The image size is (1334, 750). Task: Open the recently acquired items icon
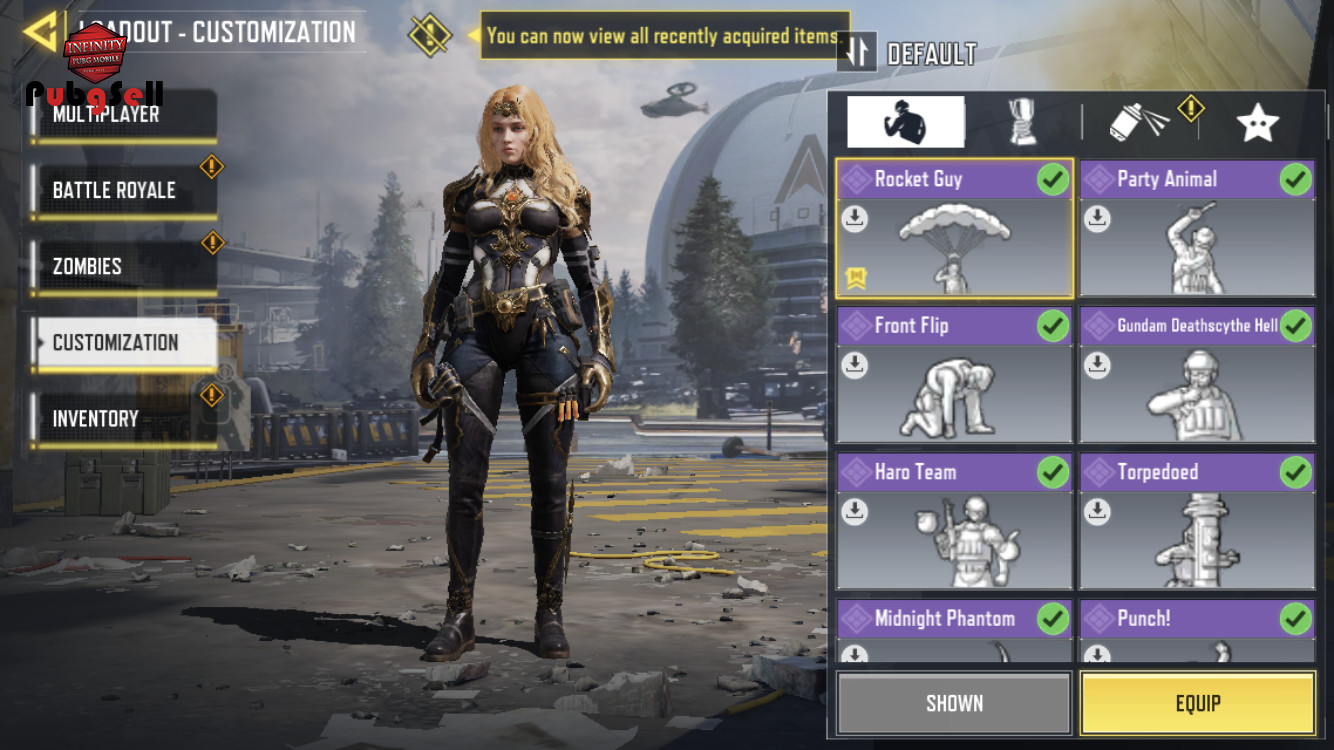point(430,36)
